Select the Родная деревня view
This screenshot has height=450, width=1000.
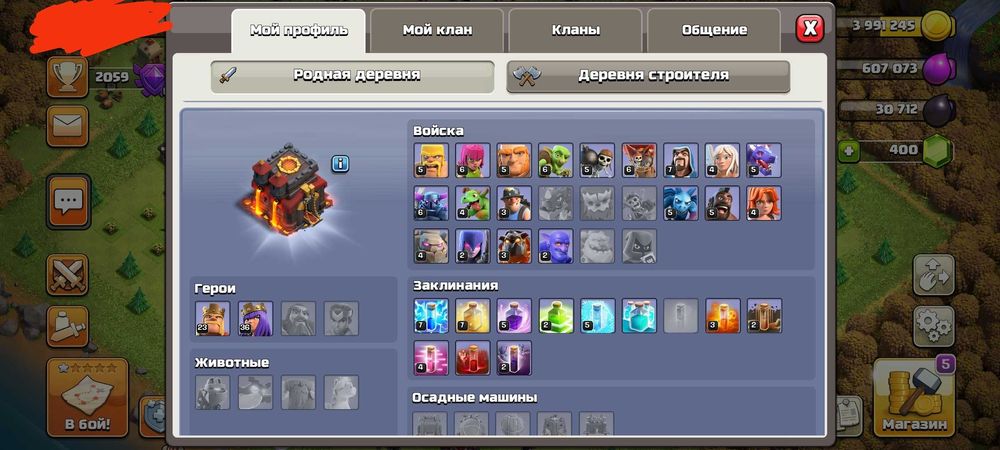tap(352, 76)
